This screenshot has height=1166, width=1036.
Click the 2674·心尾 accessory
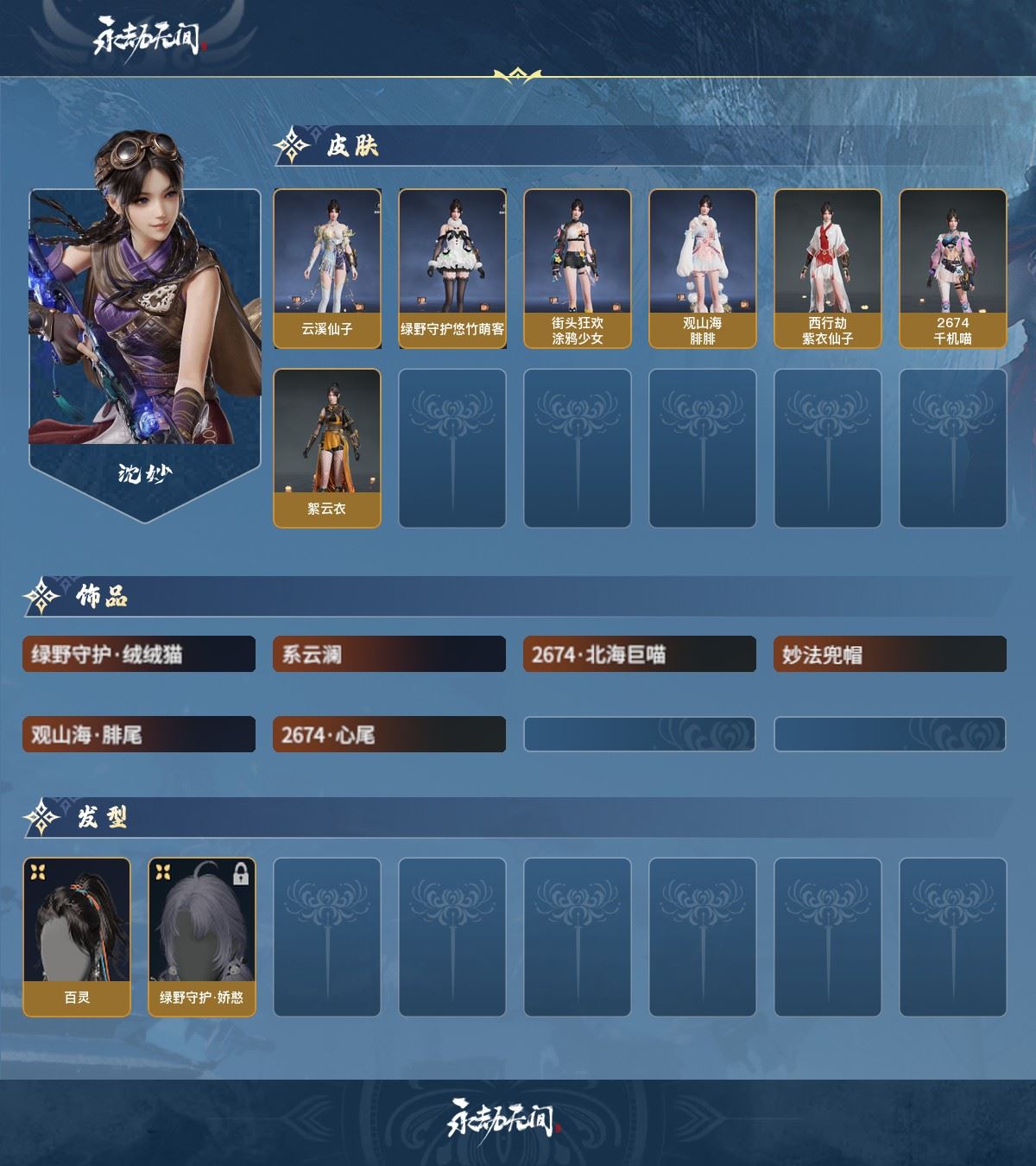click(389, 735)
